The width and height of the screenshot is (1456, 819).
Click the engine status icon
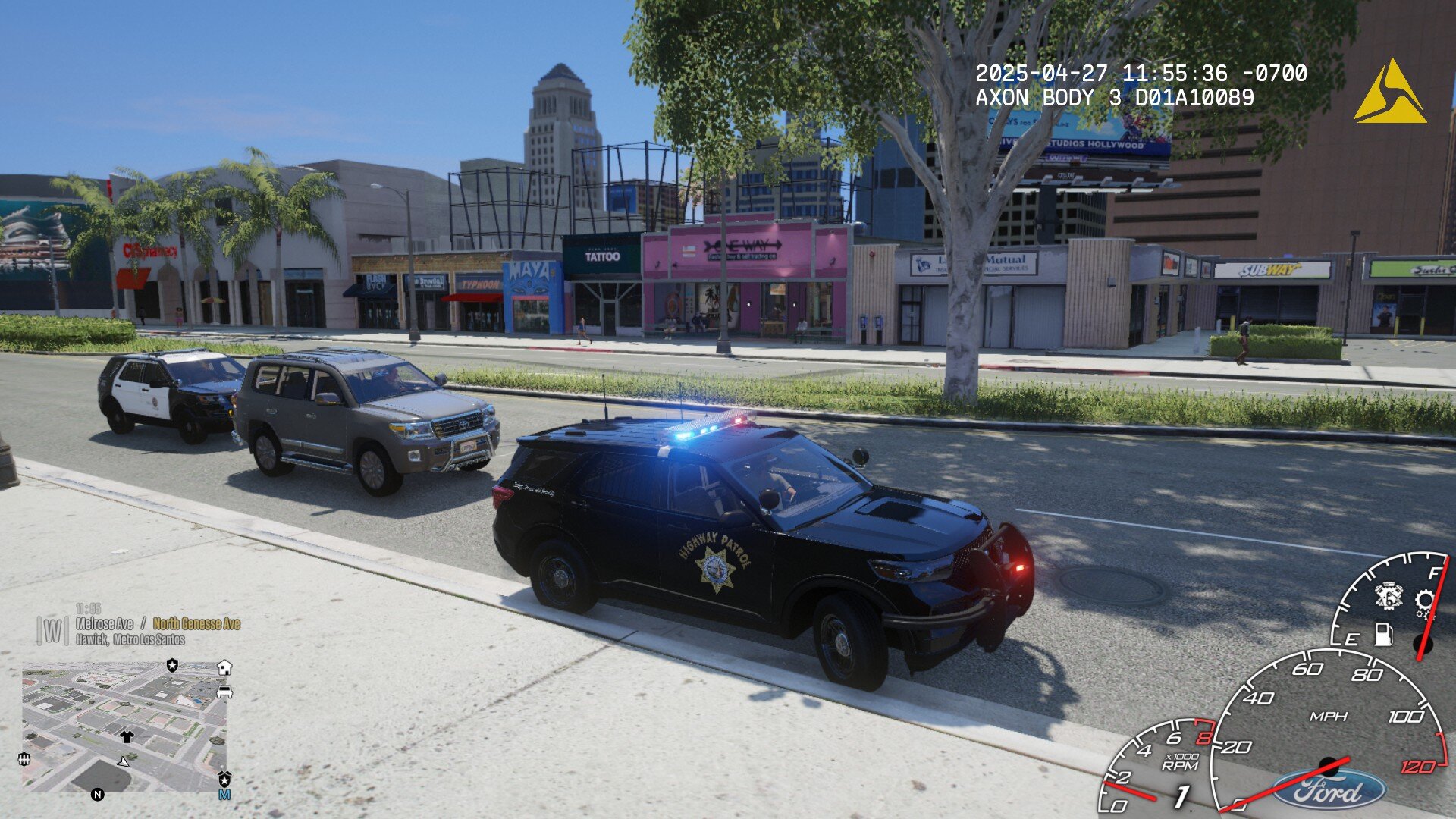pos(1388,595)
